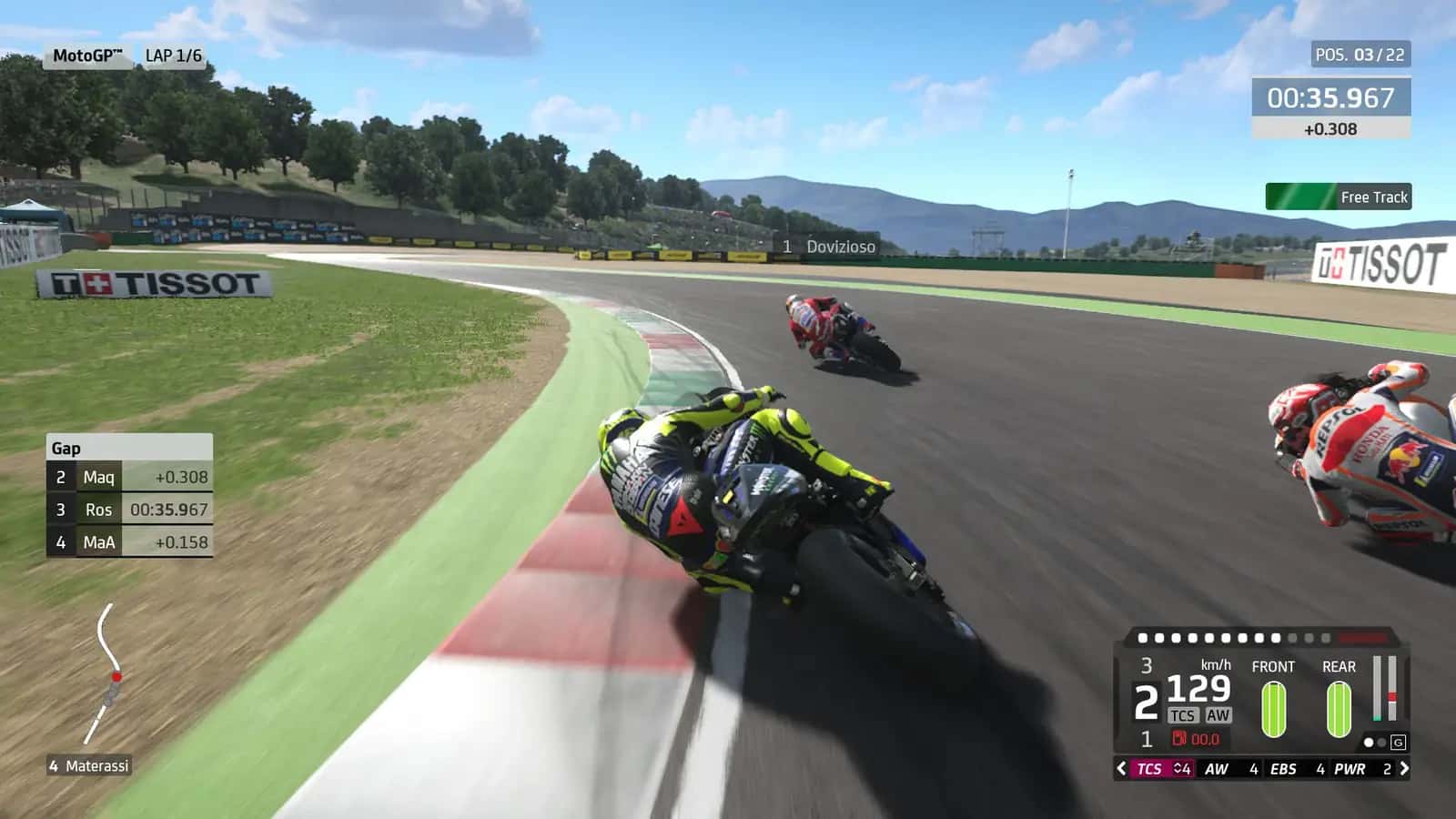Select the TCS indicator on the dashboard

coord(1182,715)
